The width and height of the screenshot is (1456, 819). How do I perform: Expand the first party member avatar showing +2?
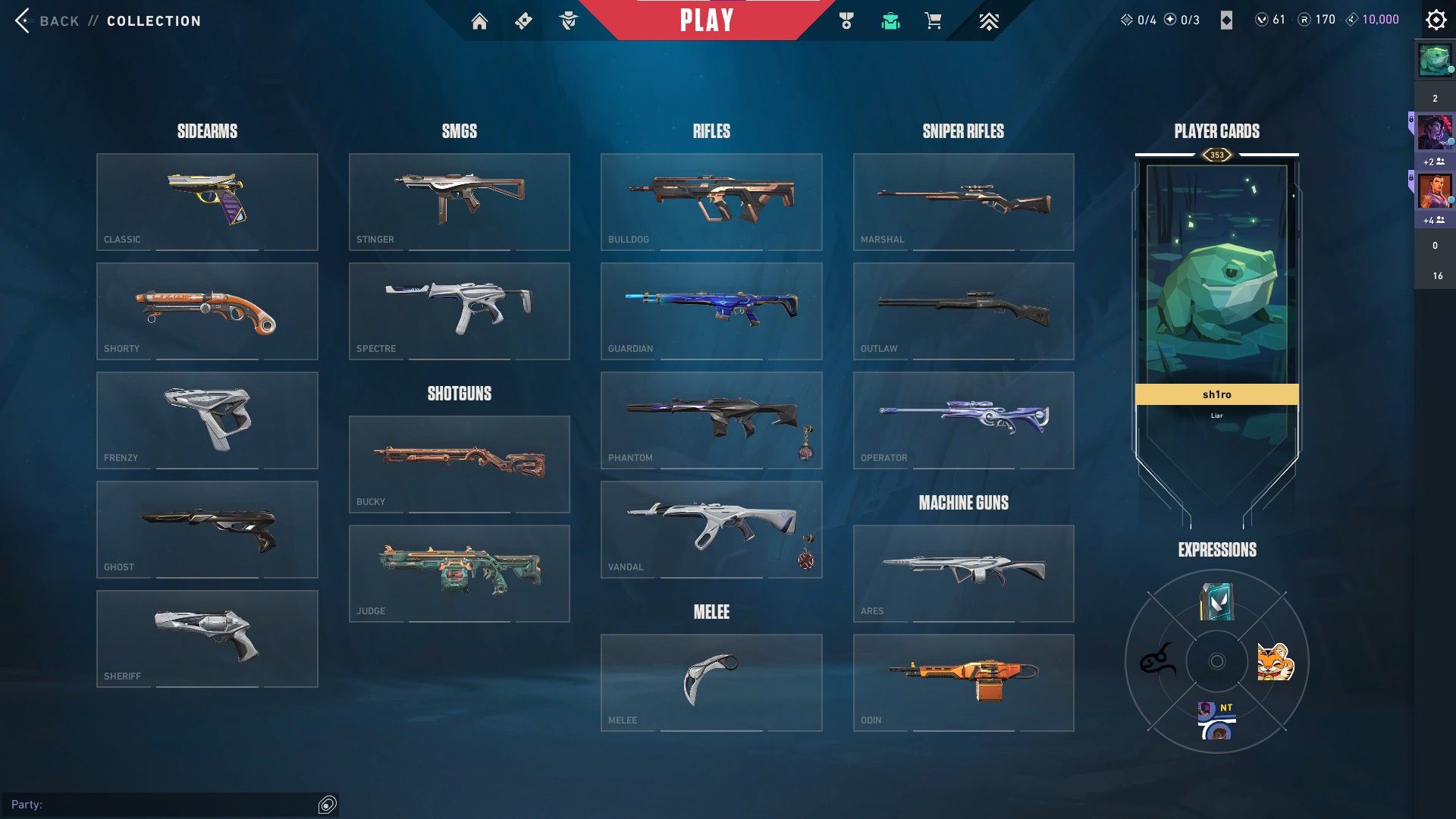click(1434, 133)
